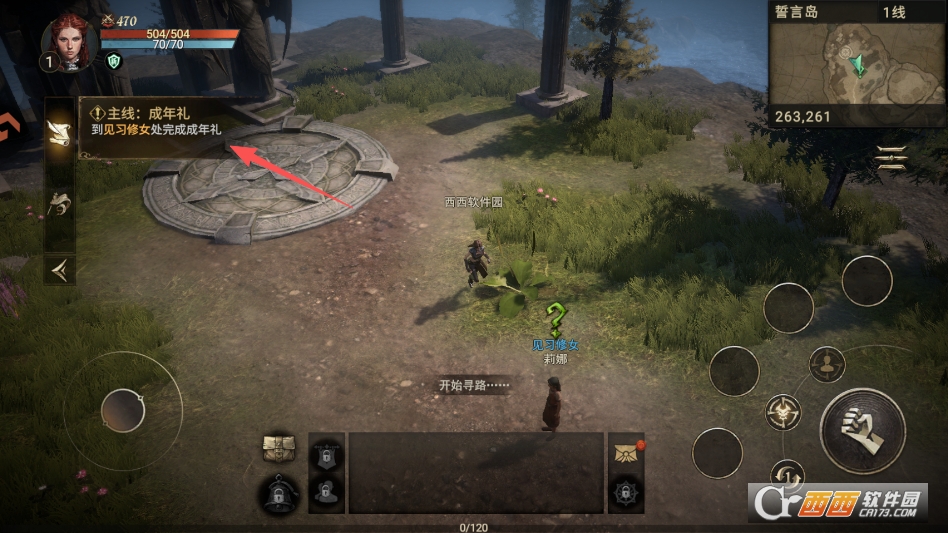
Task: Click the chat box panel
Action: tap(475, 473)
